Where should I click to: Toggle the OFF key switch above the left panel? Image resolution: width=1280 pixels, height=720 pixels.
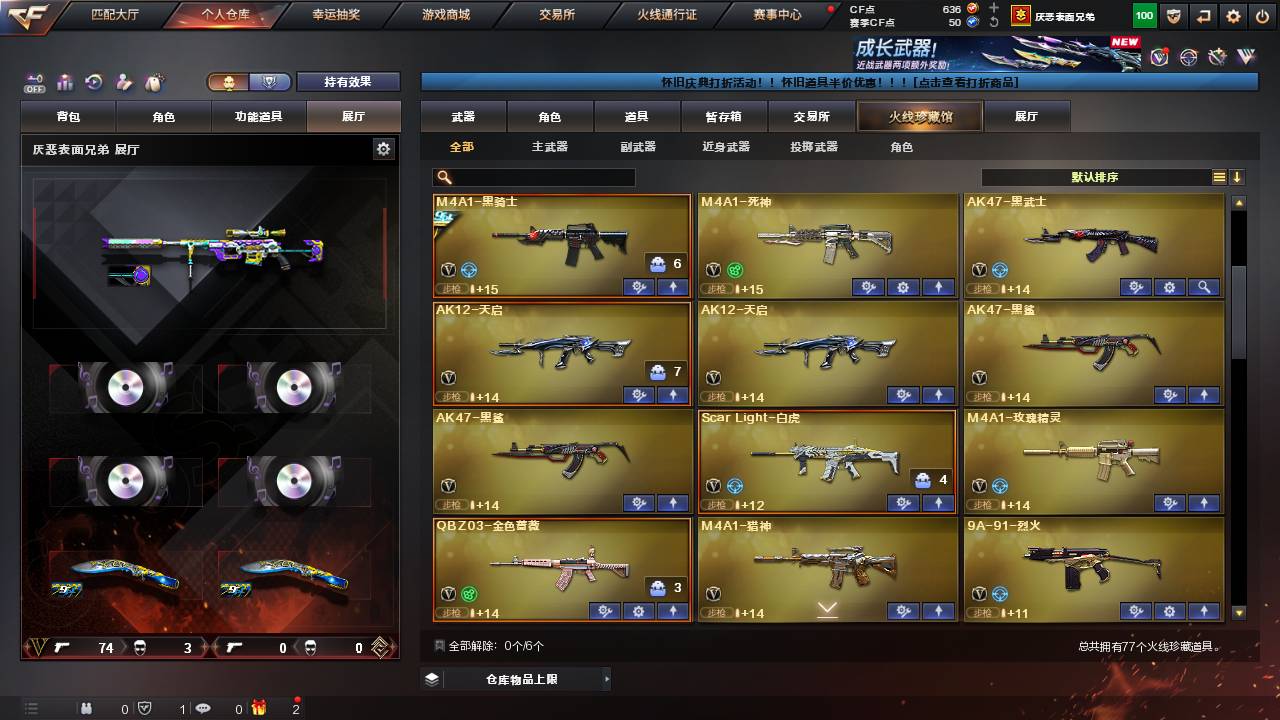pos(33,80)
